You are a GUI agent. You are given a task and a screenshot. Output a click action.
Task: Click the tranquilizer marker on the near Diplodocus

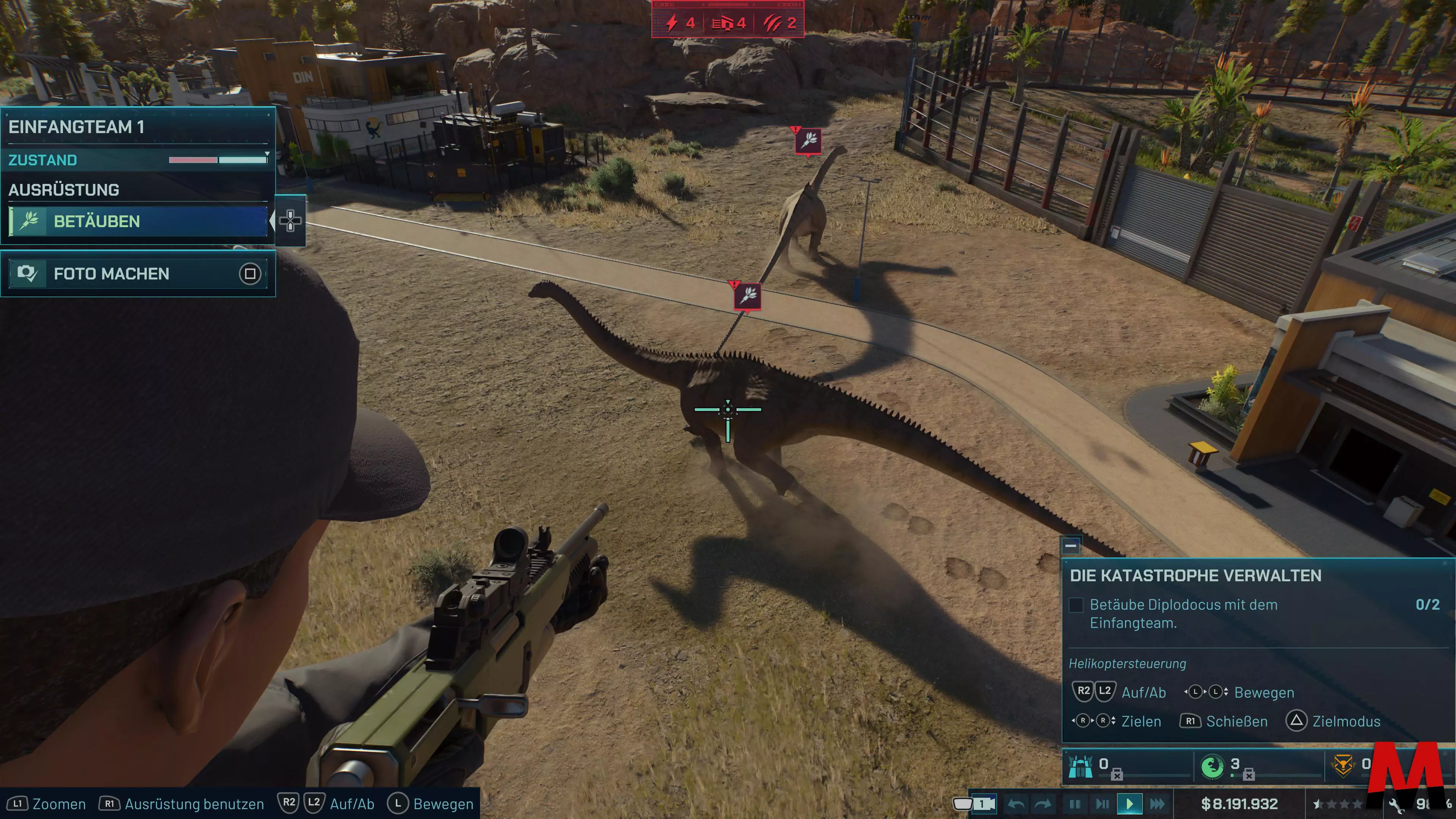[x=747, y=295]
